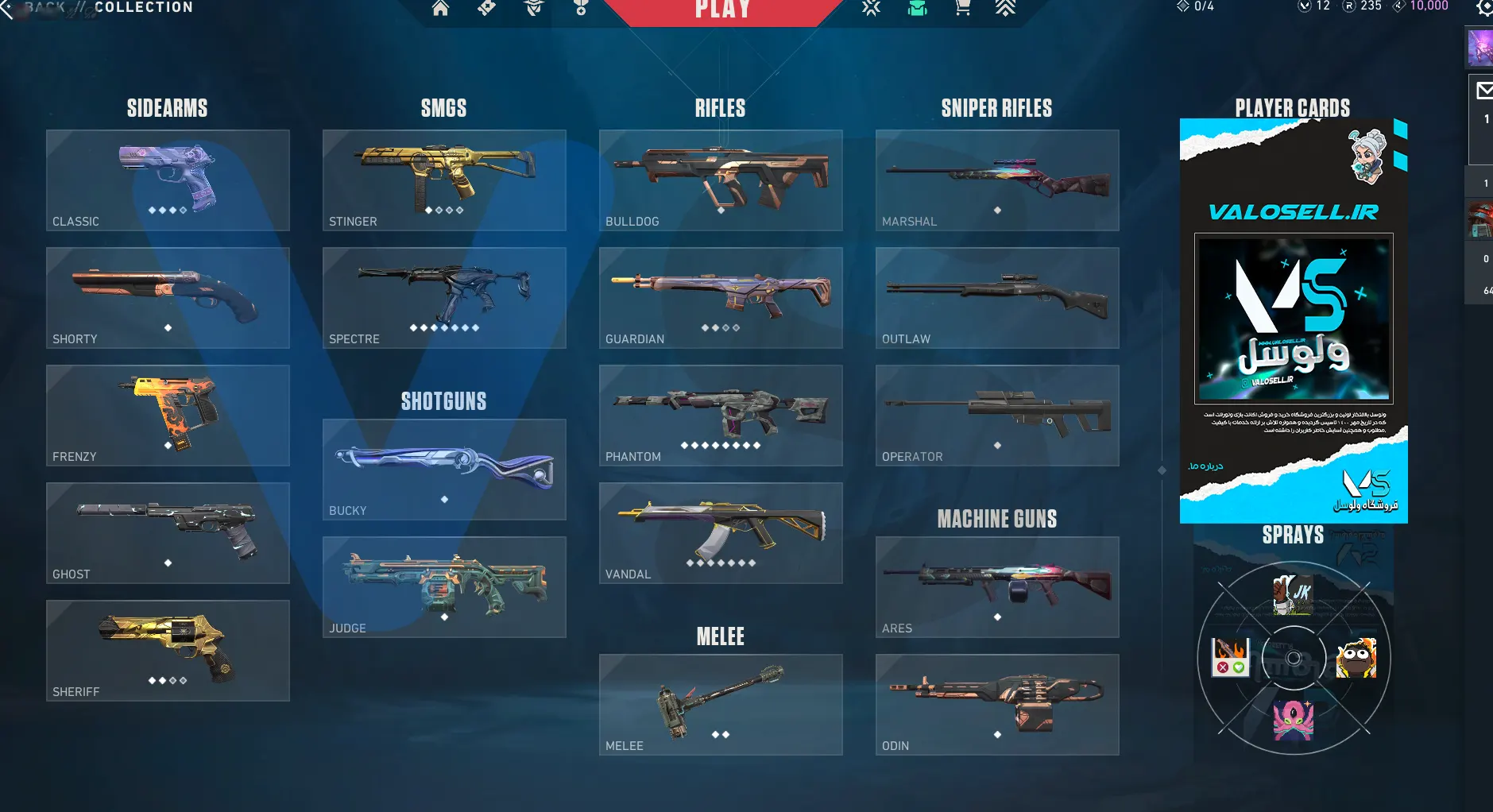Open the Melee weapon slot
This screenshot has width=1493, height=812.
(721, 705)
